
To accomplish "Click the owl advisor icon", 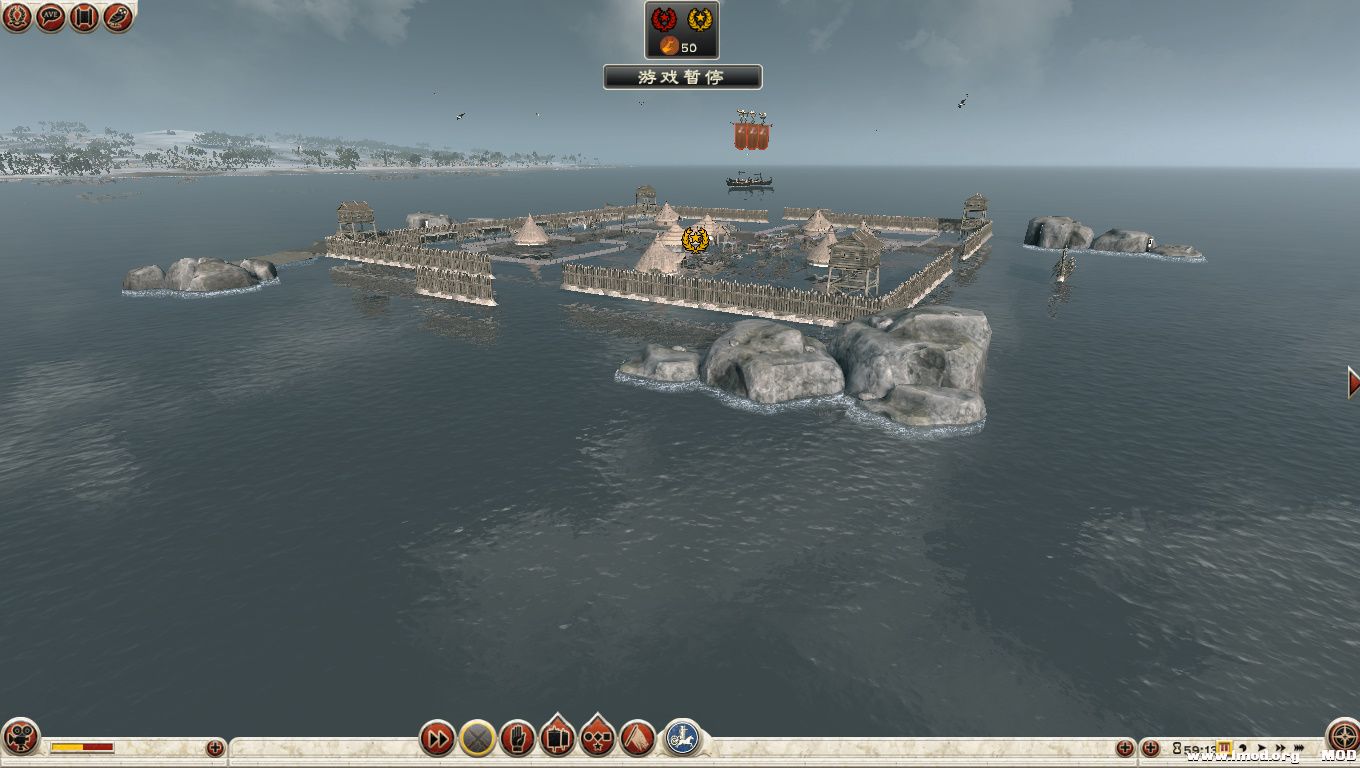I will (118, 17).
